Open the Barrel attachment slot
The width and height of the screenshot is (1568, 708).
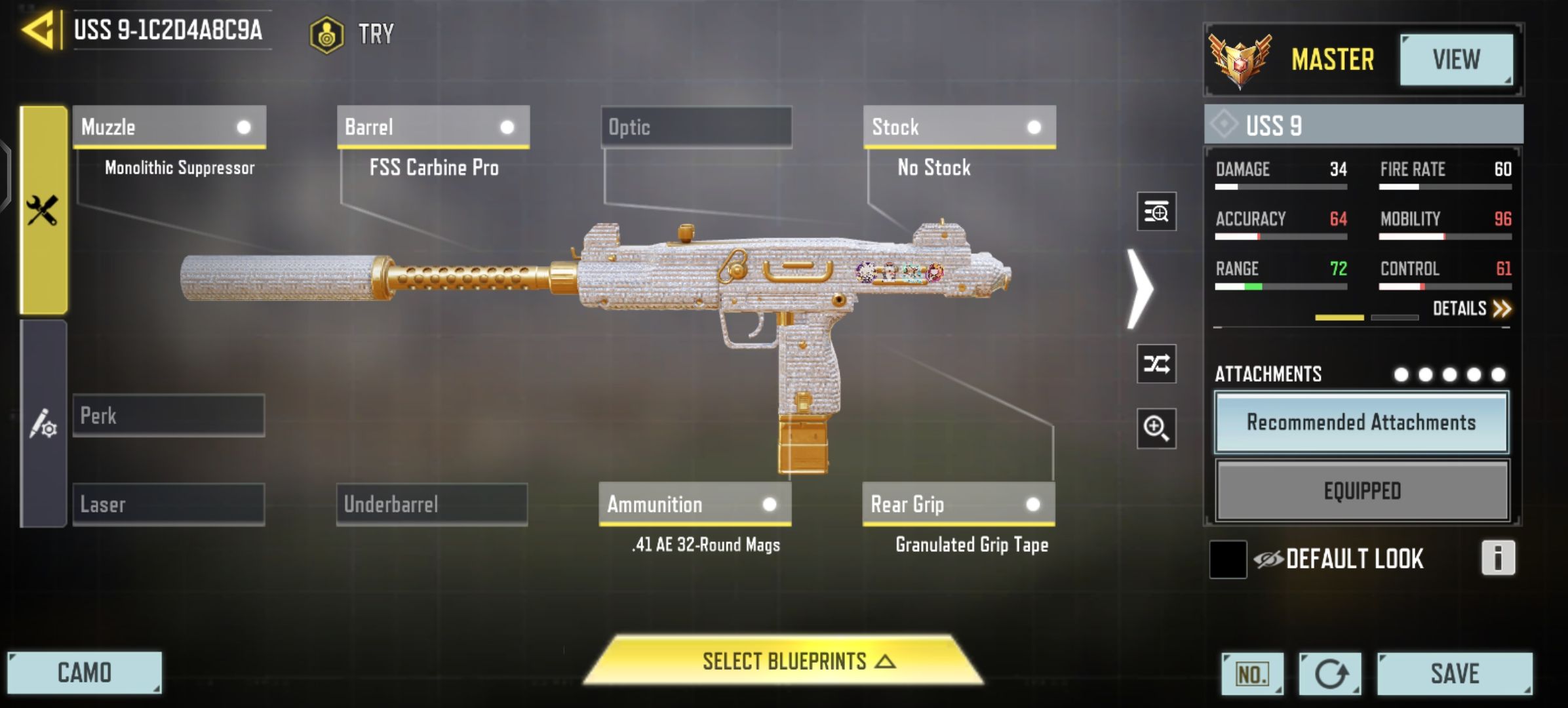coord(433,127)
